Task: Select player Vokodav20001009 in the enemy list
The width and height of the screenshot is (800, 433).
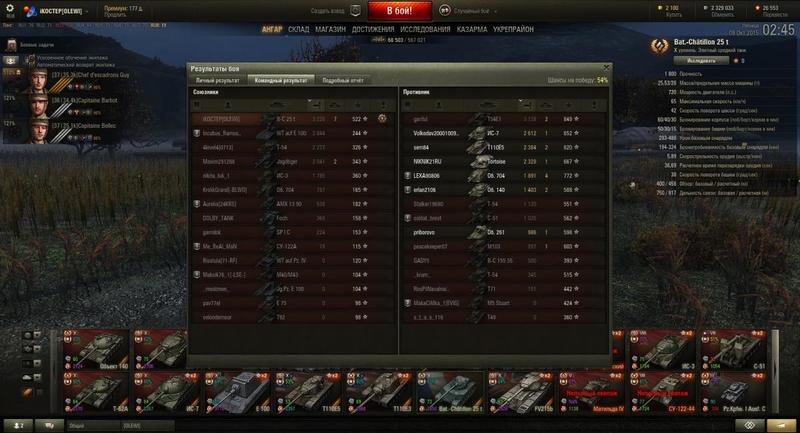Action: pyautogui.click(x=438, y=132)
